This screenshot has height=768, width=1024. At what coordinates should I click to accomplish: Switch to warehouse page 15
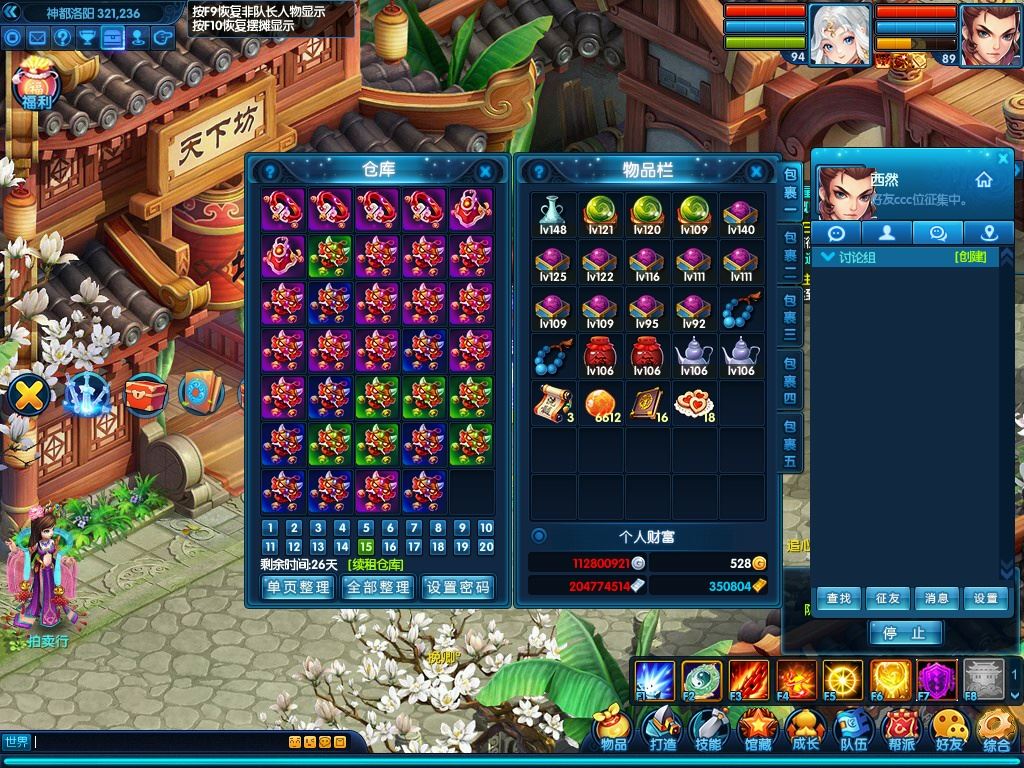[x=366, y=547]
